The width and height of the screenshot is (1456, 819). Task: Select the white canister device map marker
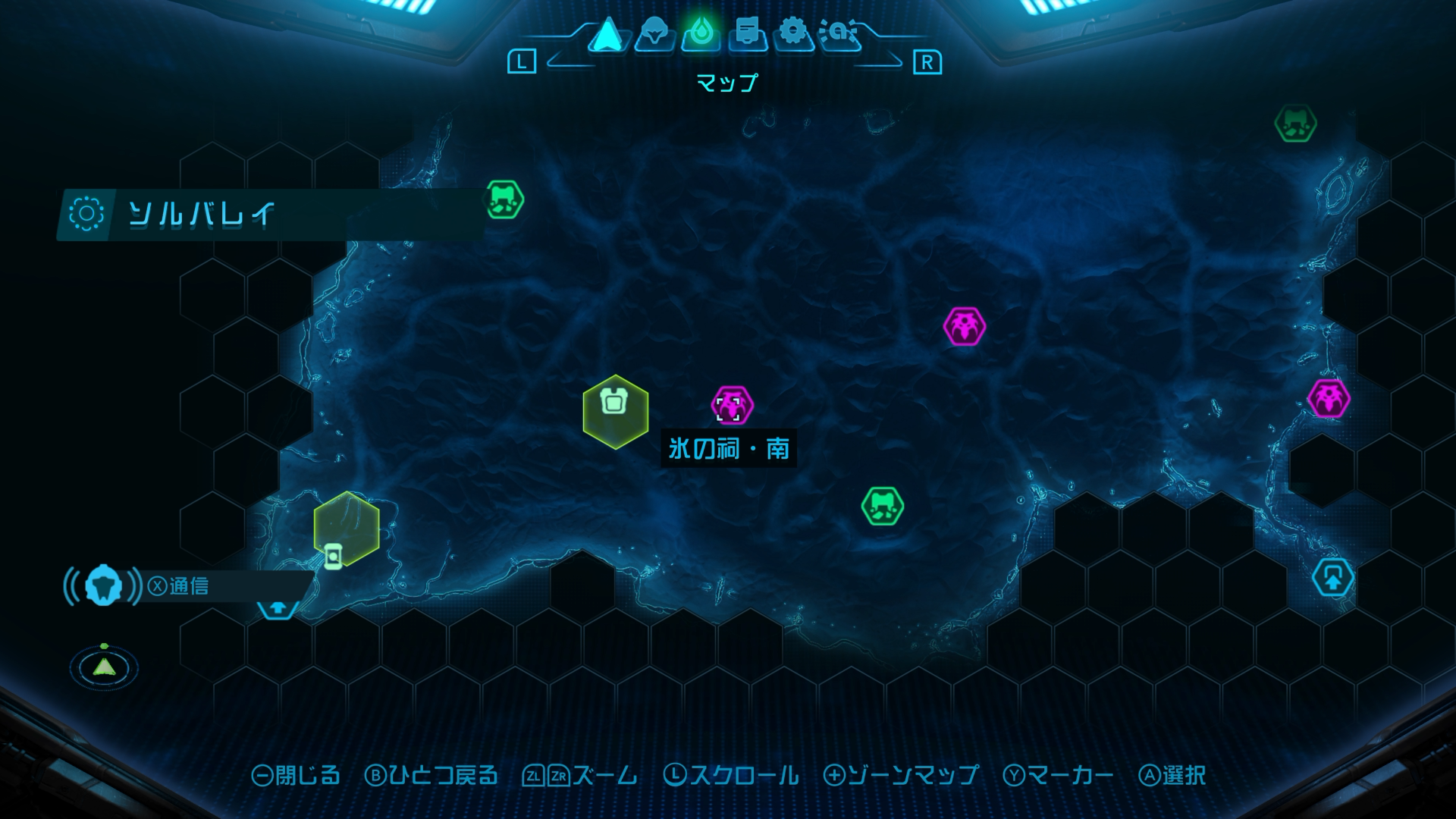click(x=333, y=556)
